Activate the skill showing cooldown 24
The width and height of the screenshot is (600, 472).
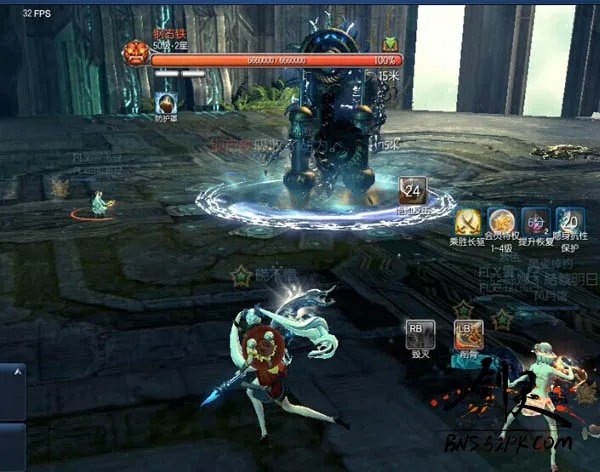(x=412, y=189)
